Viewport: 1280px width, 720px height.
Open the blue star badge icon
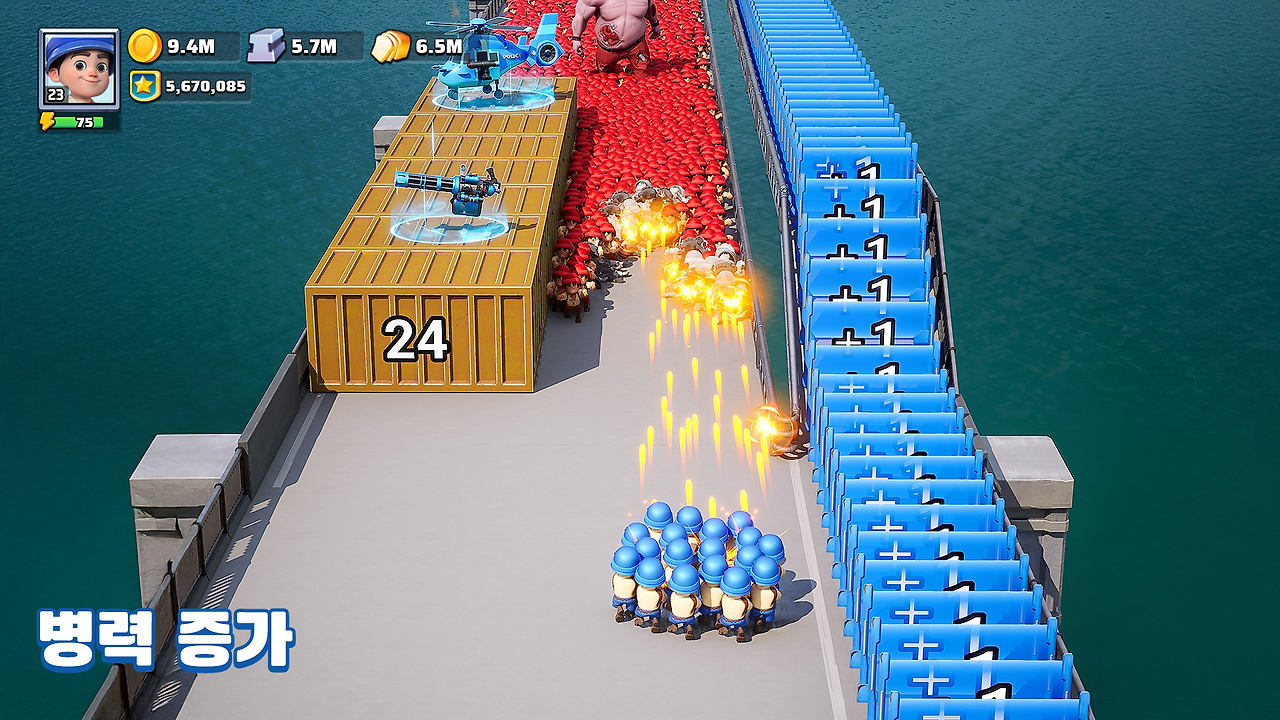(x=144, y=86)
